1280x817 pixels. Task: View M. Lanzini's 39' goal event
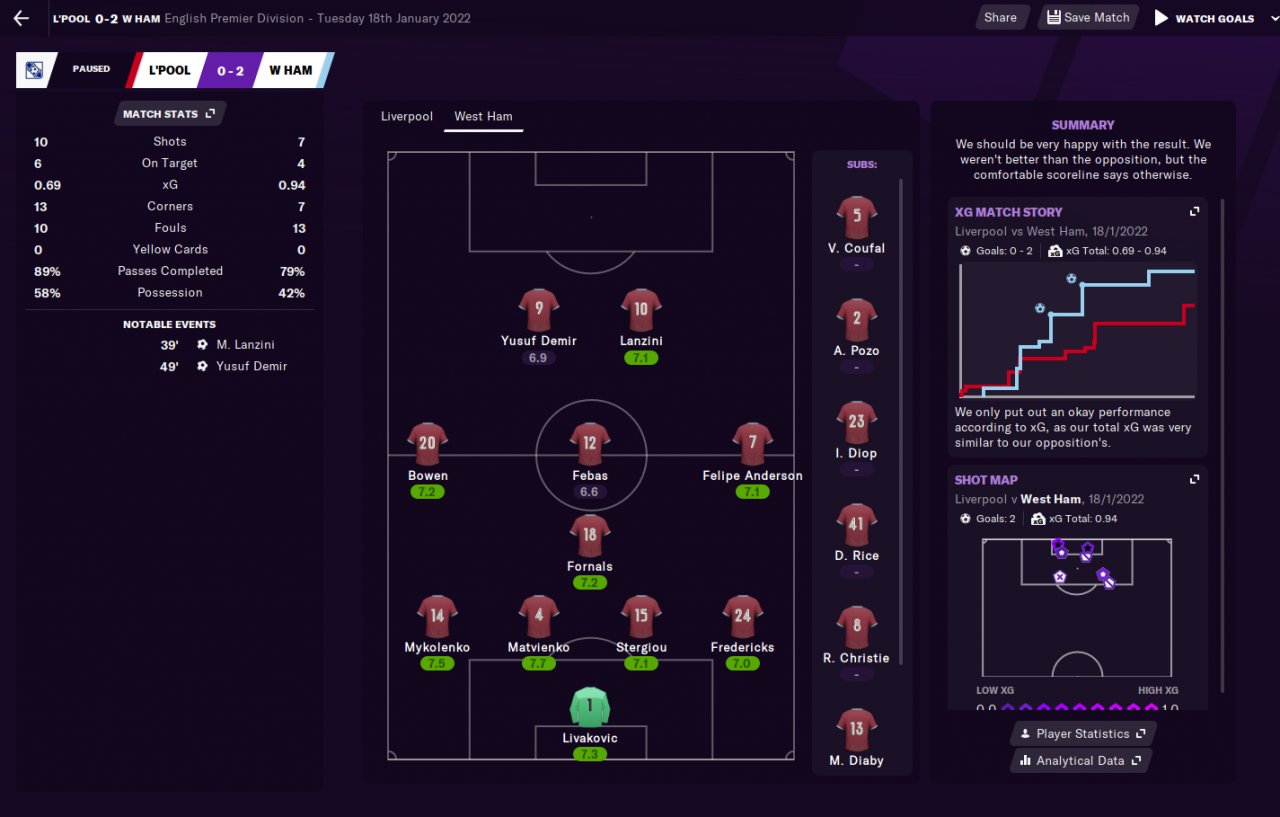point(245,345)
